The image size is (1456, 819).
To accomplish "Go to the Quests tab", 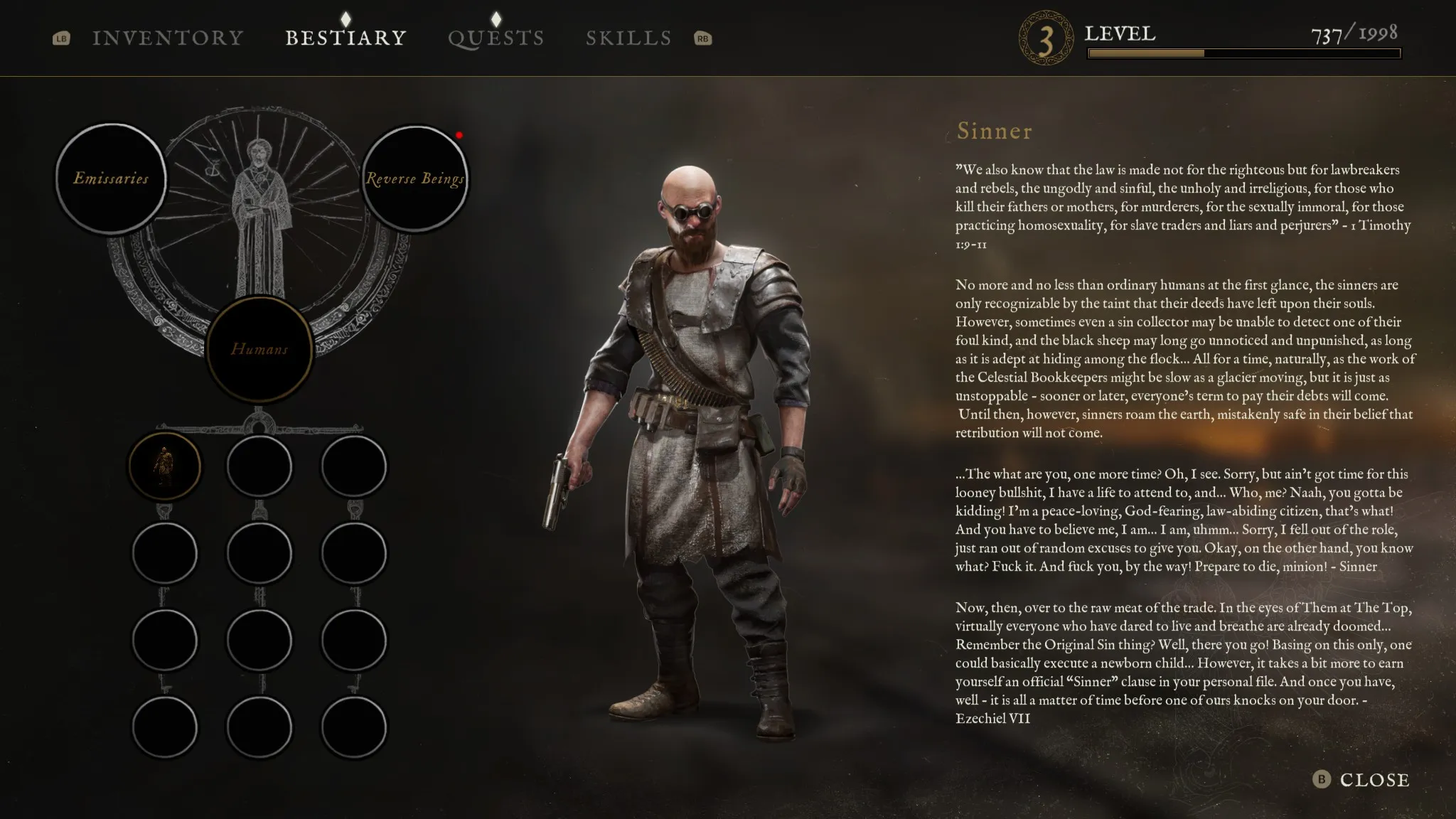I will [x=496, y=38].
